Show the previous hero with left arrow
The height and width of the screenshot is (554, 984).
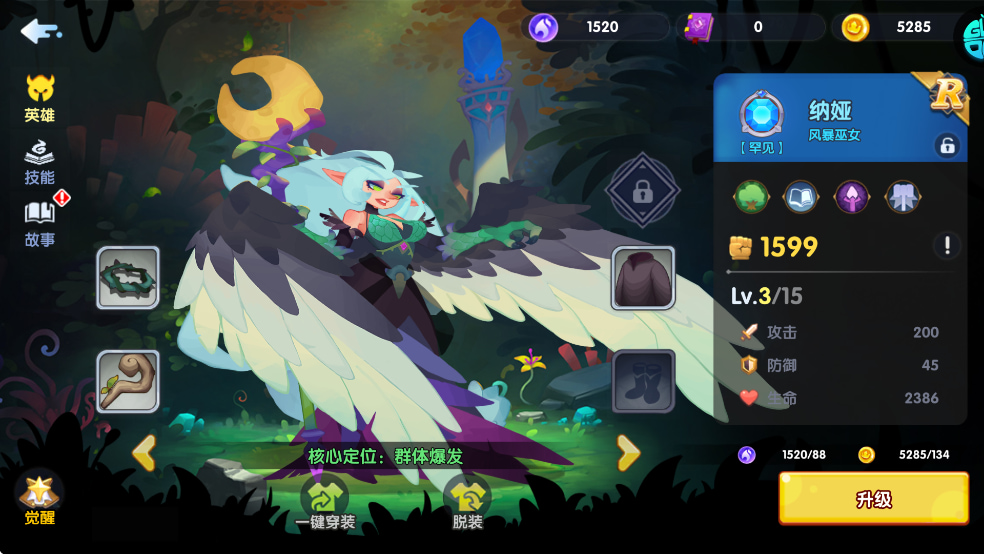coord(144,453)
